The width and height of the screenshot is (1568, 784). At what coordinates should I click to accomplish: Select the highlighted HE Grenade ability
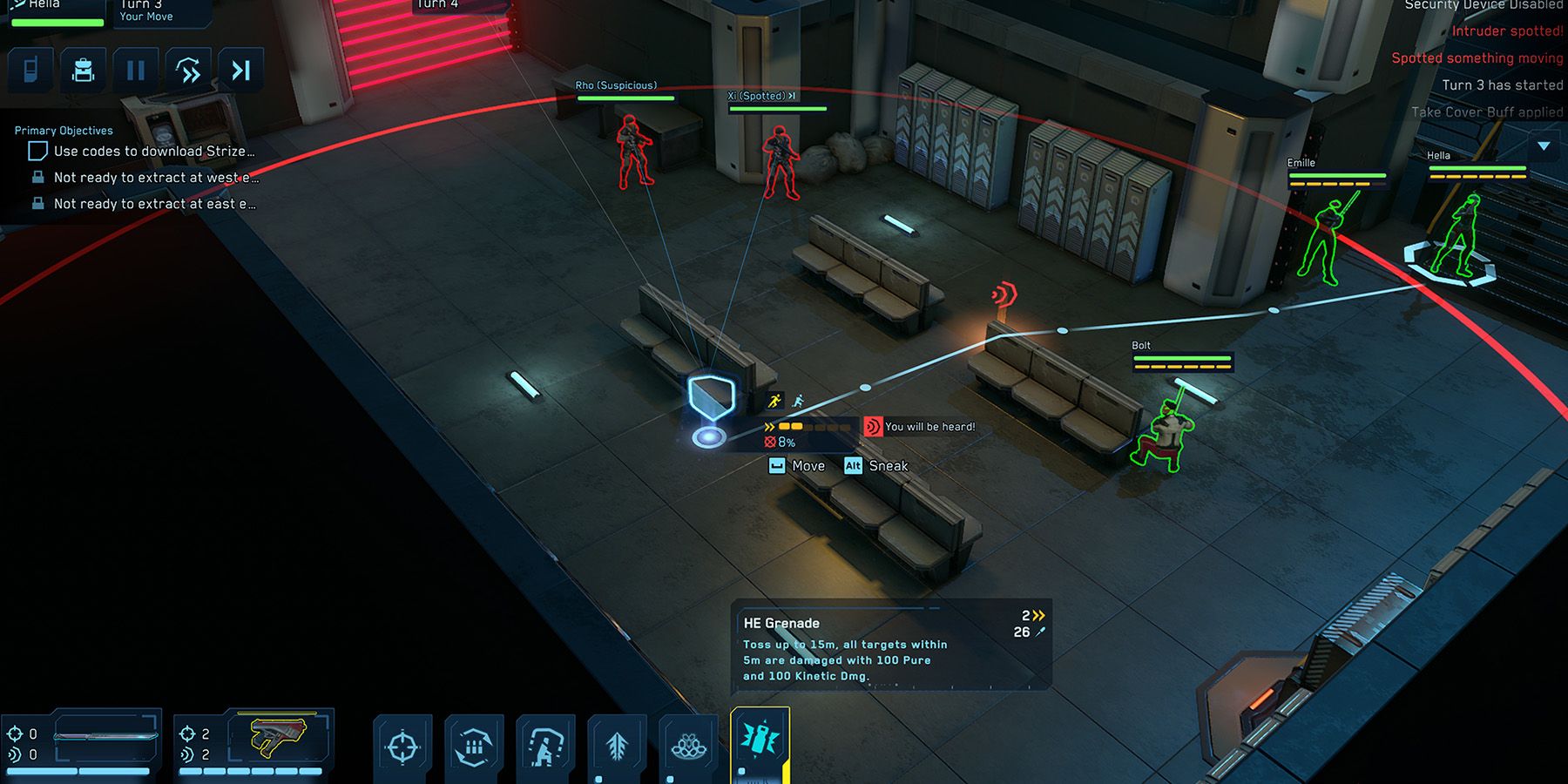click(x=760, y=742)
